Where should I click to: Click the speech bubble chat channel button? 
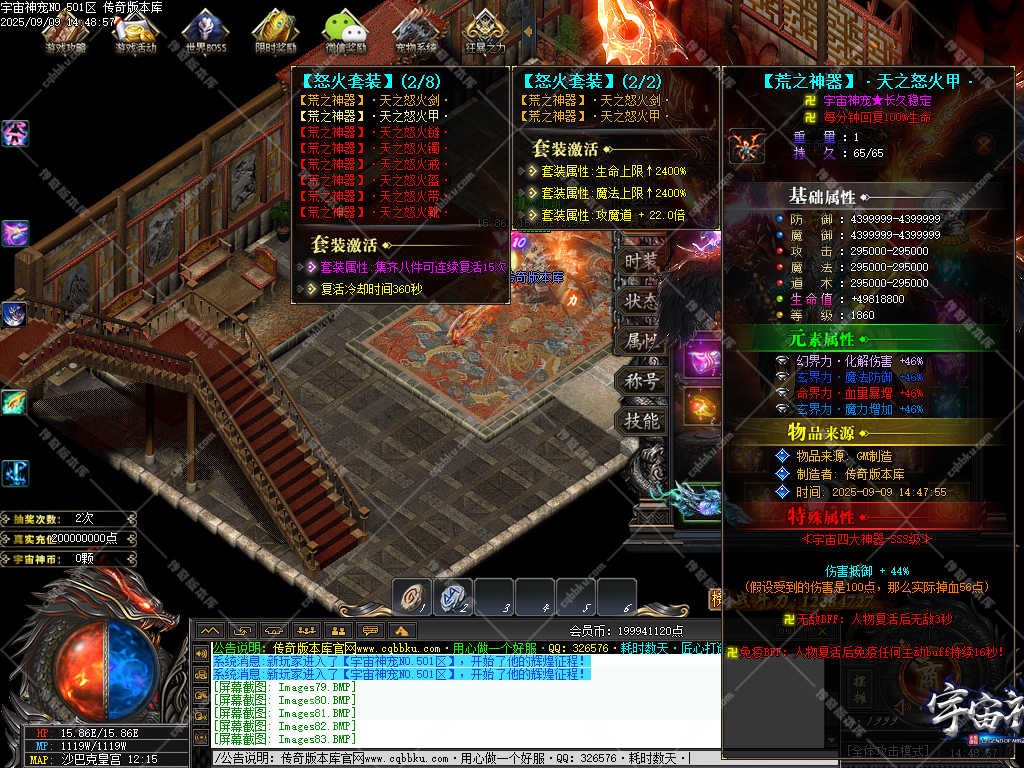tap(371, 630)
